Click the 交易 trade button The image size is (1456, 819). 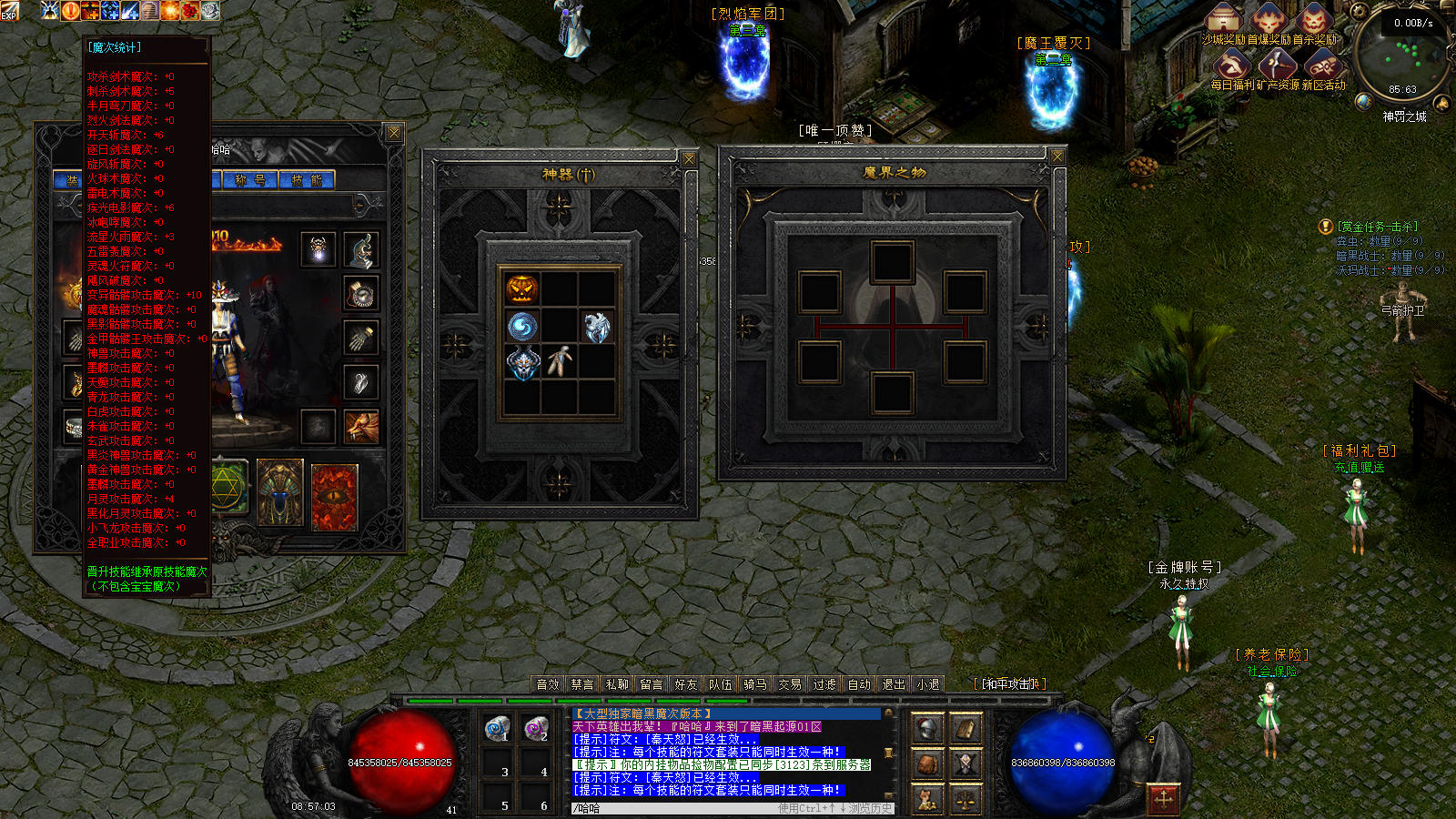(790, 684)
